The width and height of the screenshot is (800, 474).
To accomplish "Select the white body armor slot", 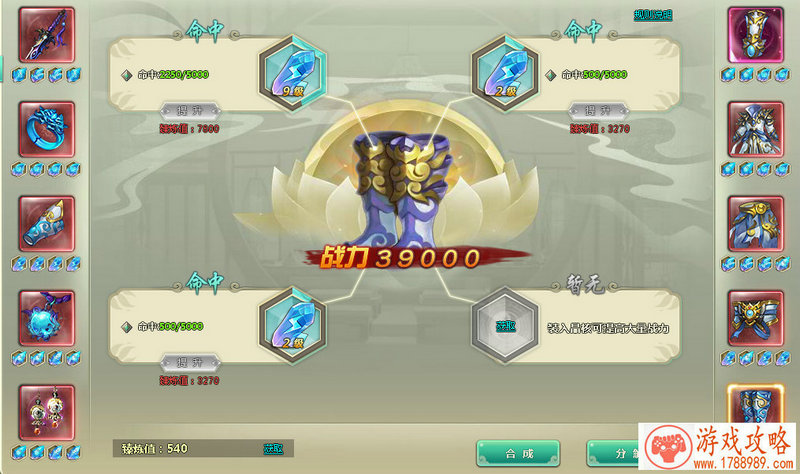I will coord(755,129).
